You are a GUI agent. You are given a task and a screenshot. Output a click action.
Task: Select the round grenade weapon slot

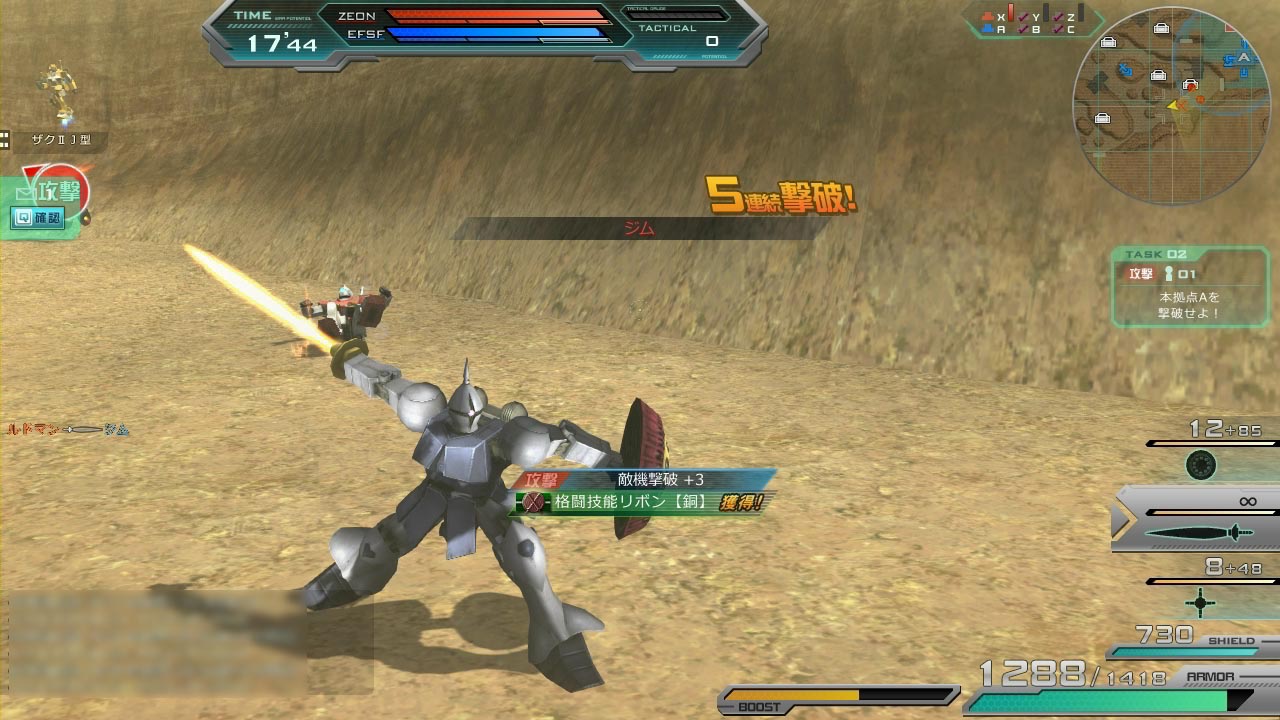1200,465
